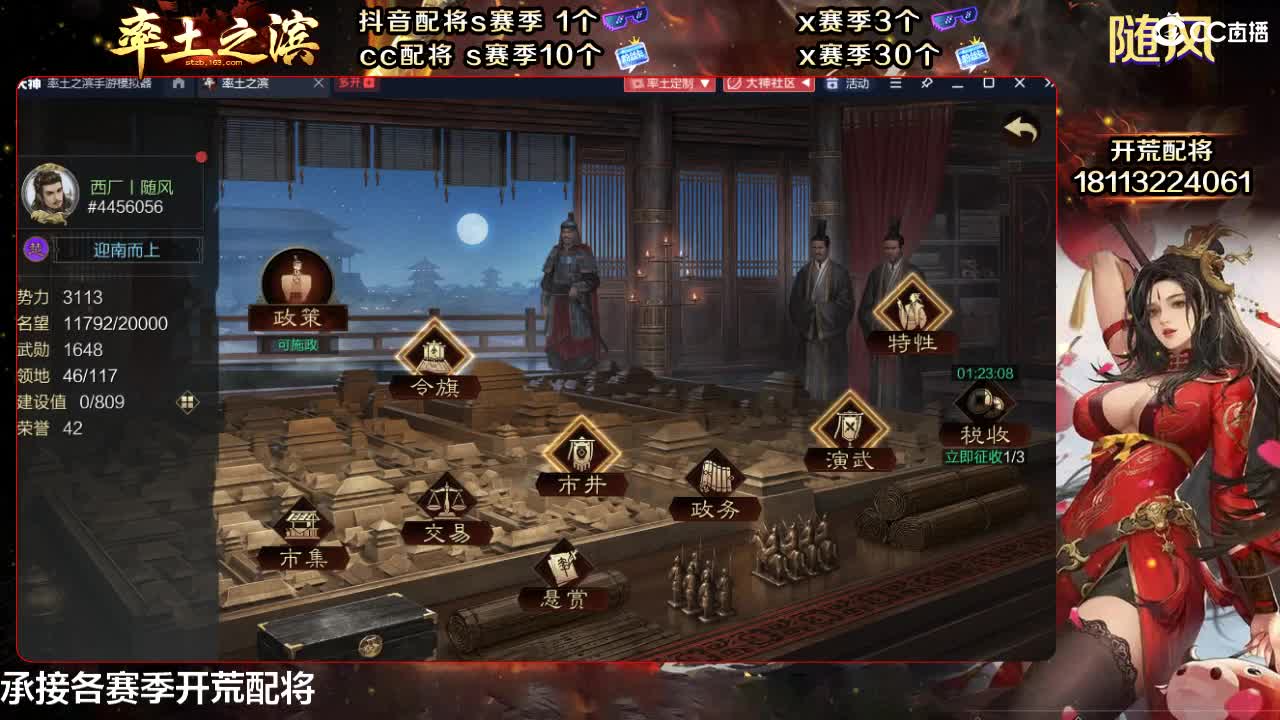1280x720 pixels.
Task: Collapse the 大神社区 panel arrow
Action: coord(806,84)
